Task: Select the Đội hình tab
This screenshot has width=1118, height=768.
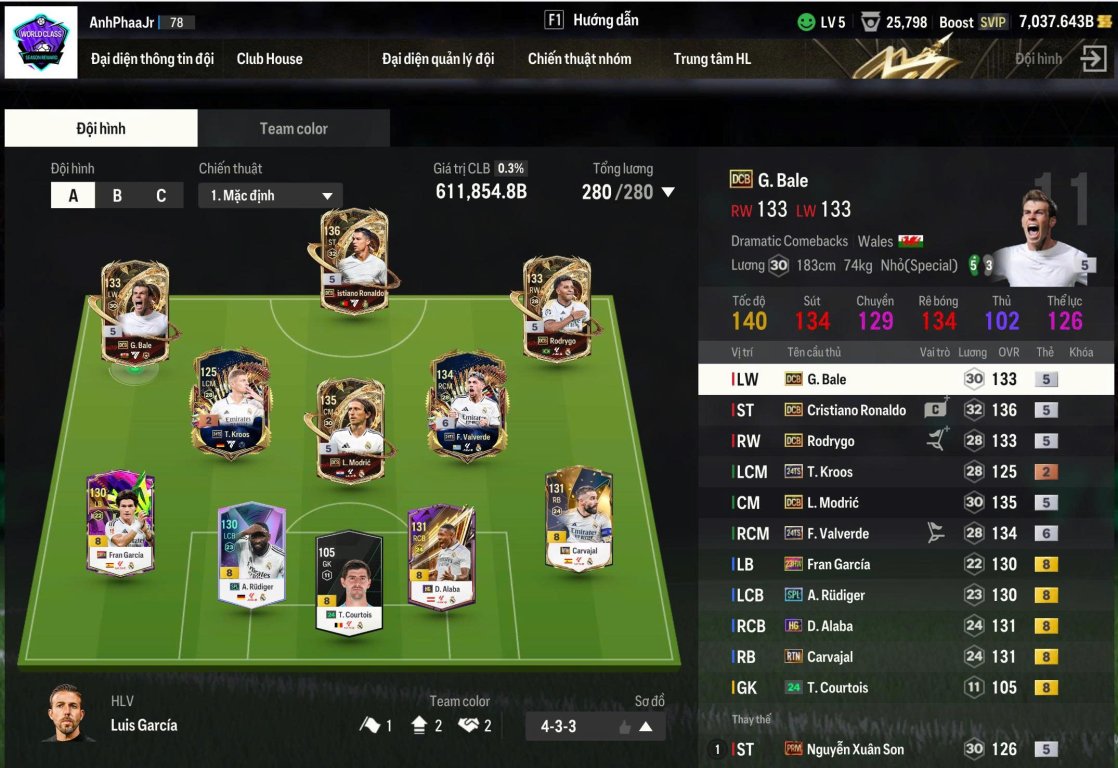Action: pyautogui.click(x=101, y=129)
